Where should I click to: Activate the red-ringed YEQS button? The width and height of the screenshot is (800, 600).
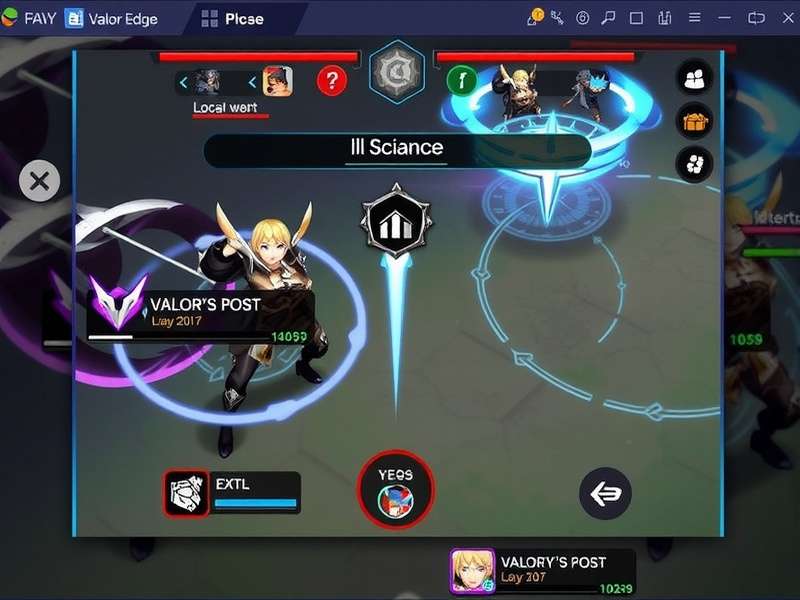pos(396,489)
